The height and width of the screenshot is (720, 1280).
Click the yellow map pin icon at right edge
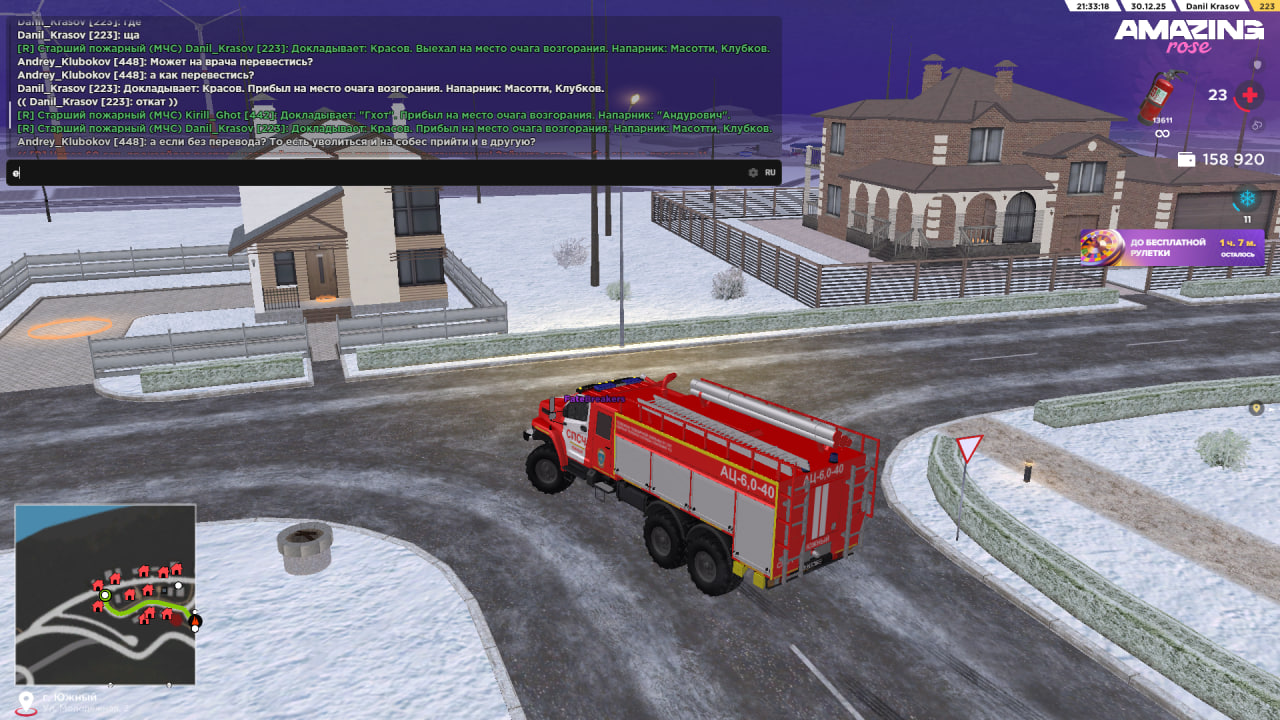click(1256, 408)
